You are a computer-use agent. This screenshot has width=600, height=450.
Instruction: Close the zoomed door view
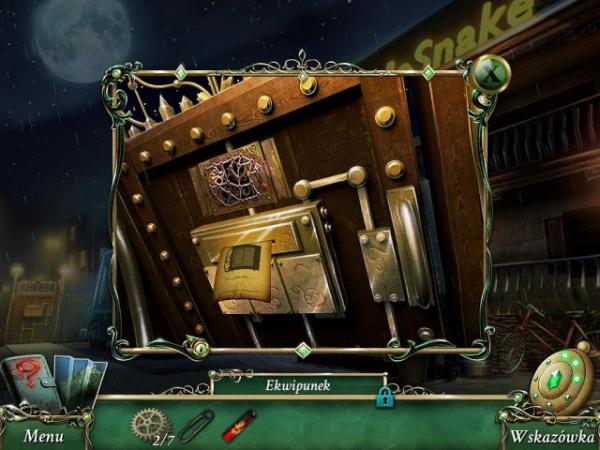490,72
